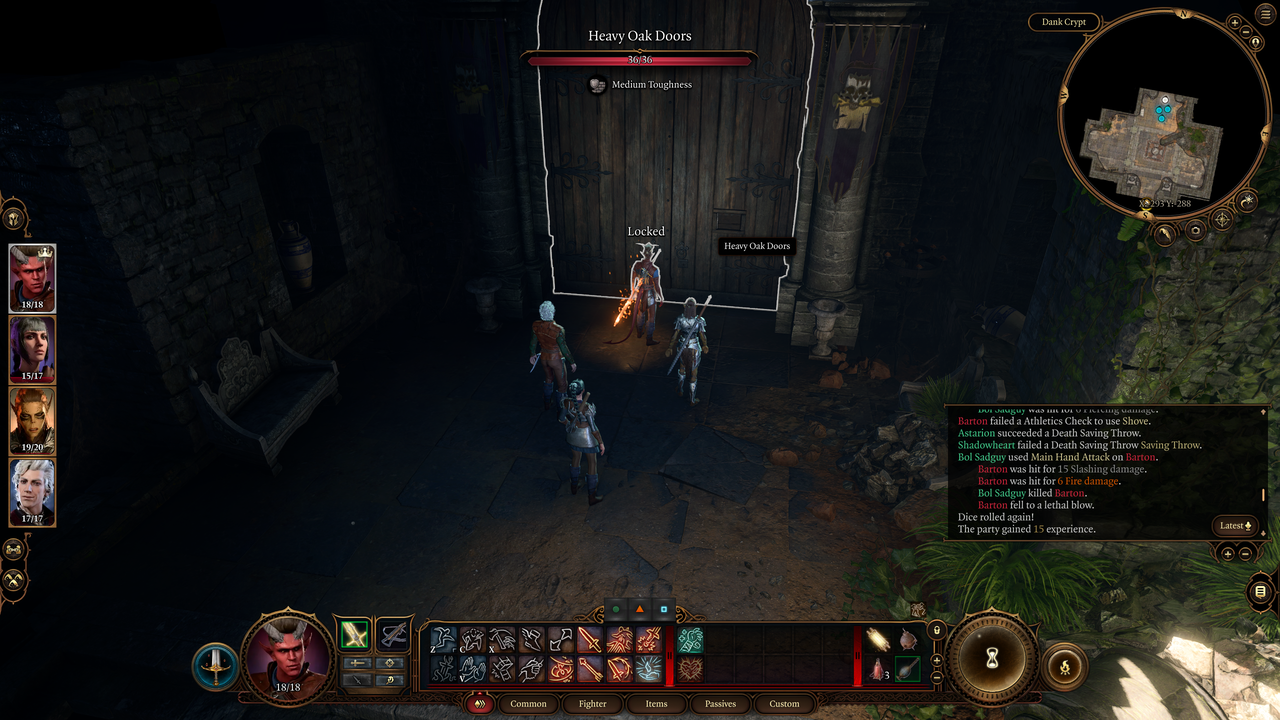Screen dimensions: 1280x720
Task: Select the ranged crossbow weapon slot
Action: click(394, 634)
